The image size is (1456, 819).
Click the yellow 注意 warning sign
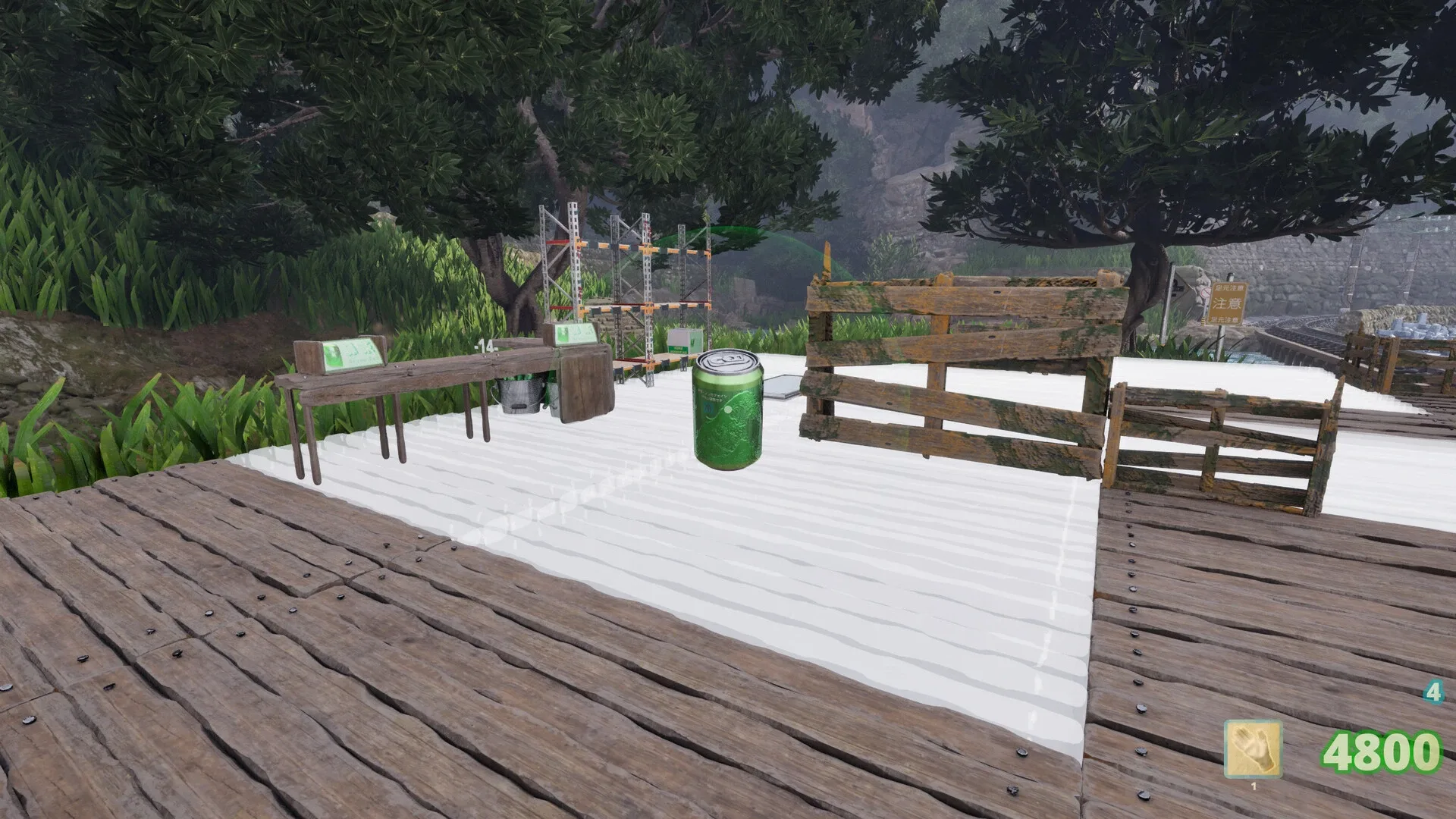coord(1228,303)
